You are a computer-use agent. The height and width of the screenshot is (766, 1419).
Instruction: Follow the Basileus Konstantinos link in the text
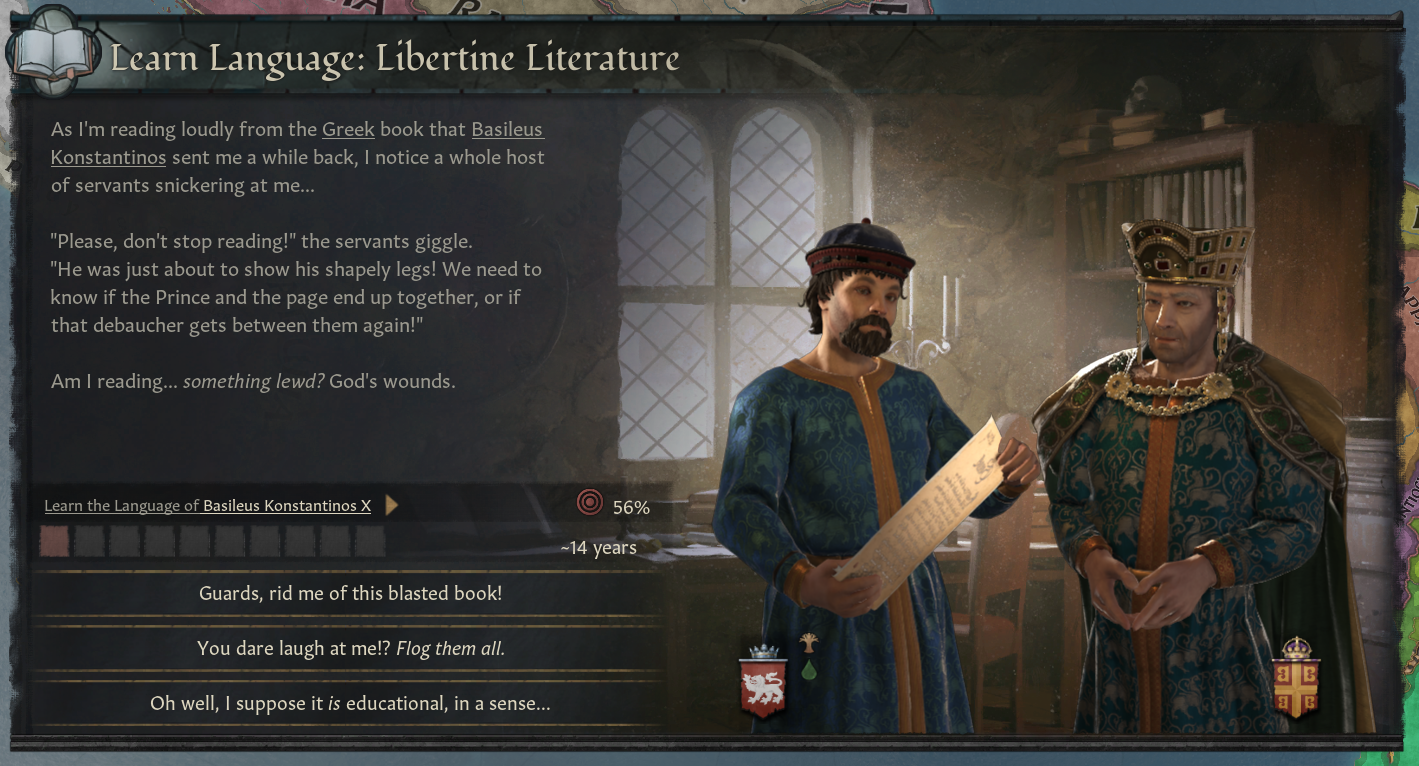507,130
